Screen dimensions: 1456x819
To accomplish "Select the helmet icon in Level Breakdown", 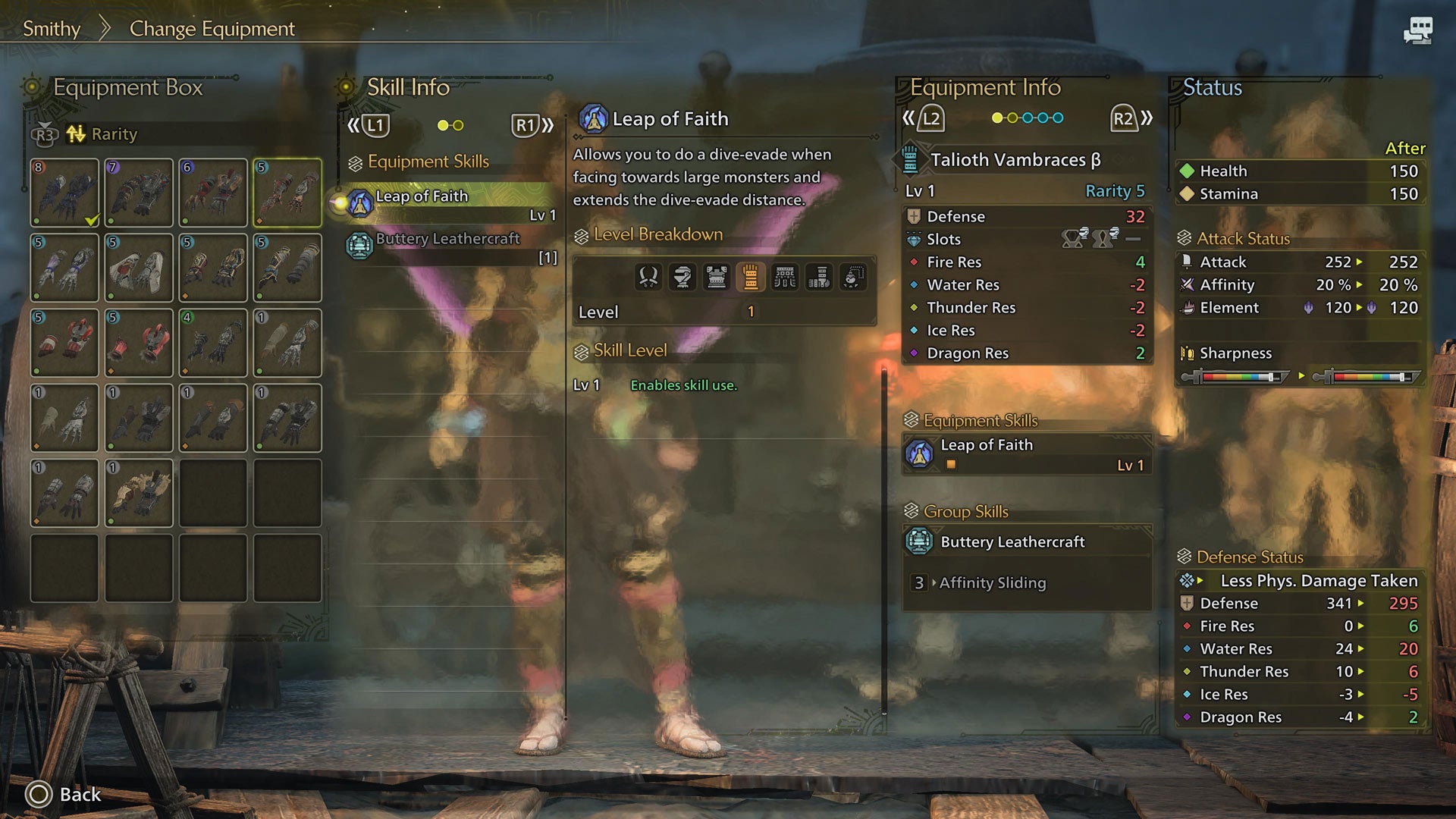I will pyautogui.click(x=682, y=277).
